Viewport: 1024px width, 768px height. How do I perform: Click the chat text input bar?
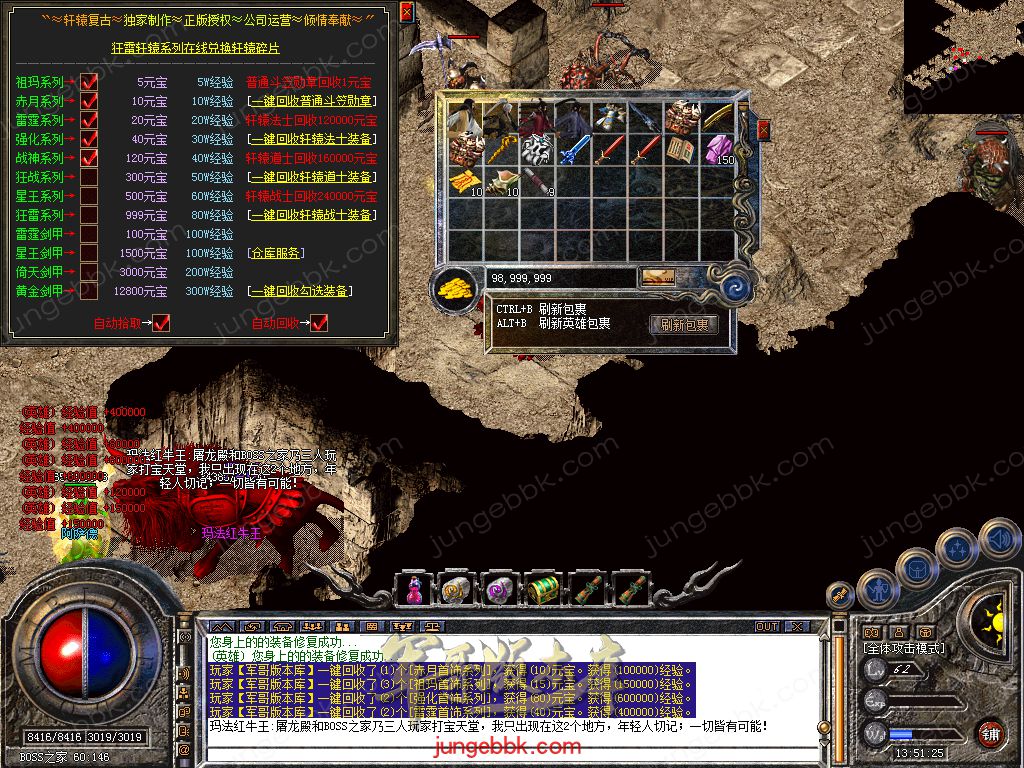[520, 747]
